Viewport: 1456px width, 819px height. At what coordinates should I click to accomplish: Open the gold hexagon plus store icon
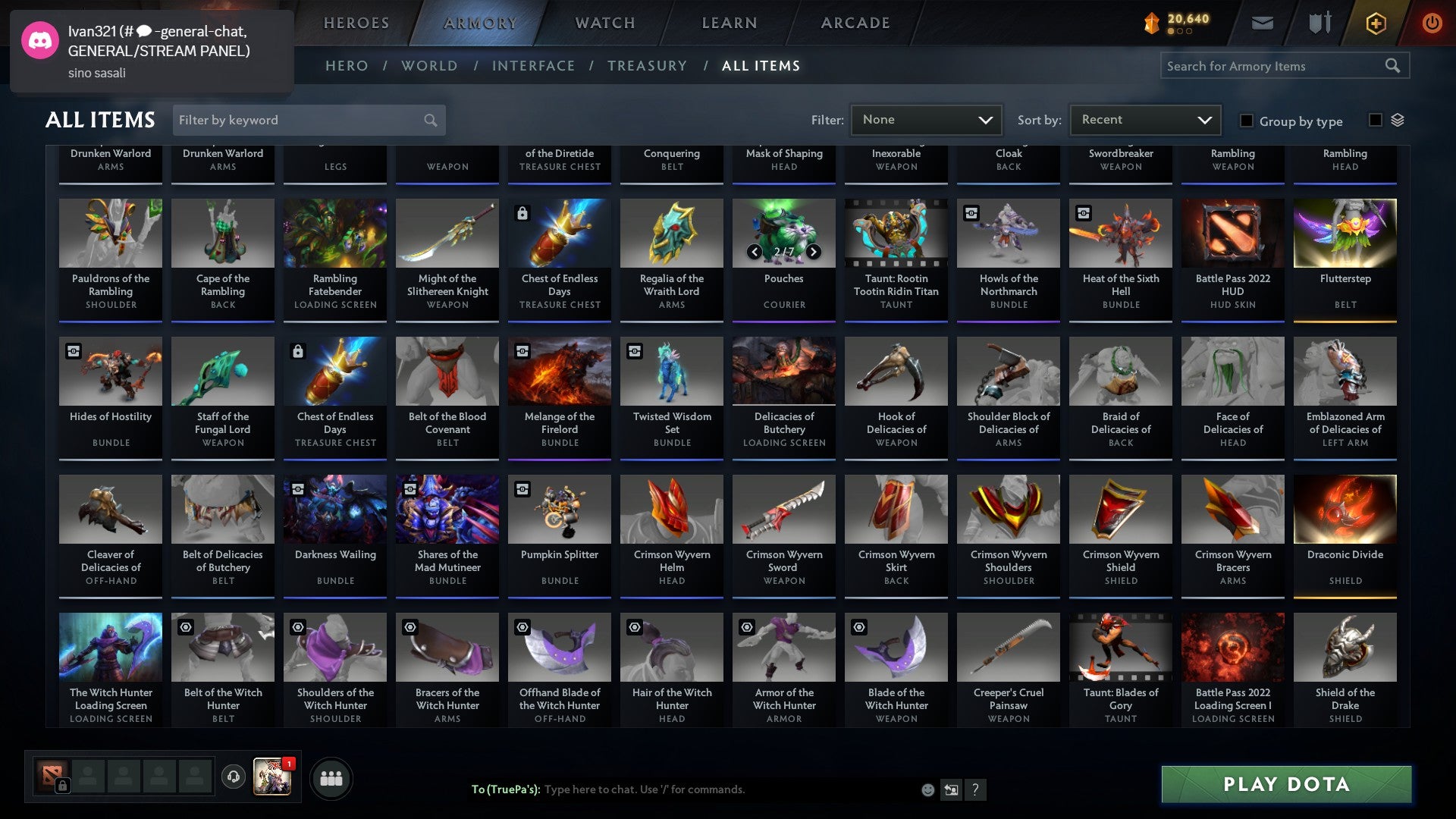pos(1375,23)
